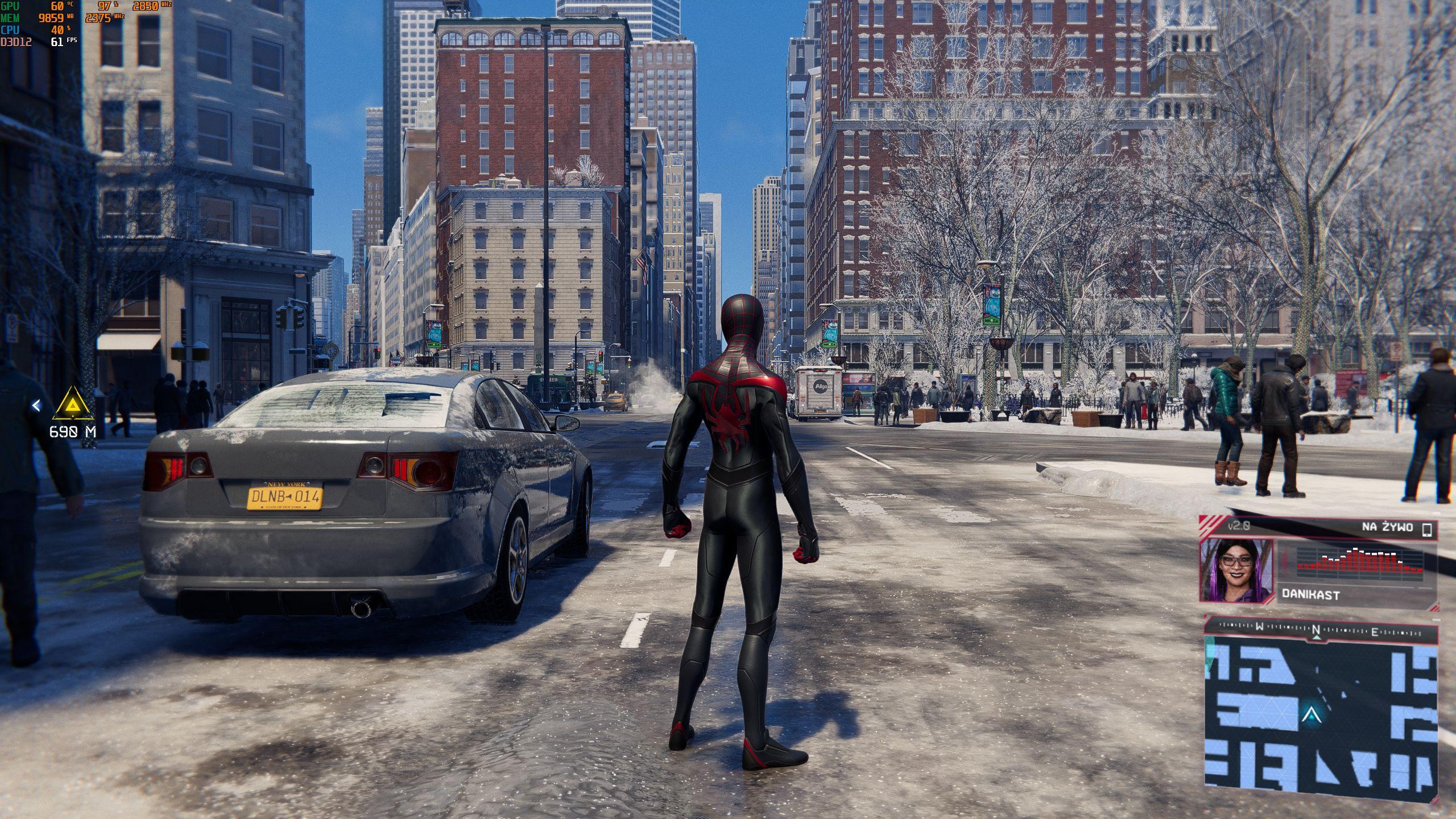The image size is (1456, 819).
Task: Click the phone icon beside NA ŻYWO
Action: click(1426, 530)
